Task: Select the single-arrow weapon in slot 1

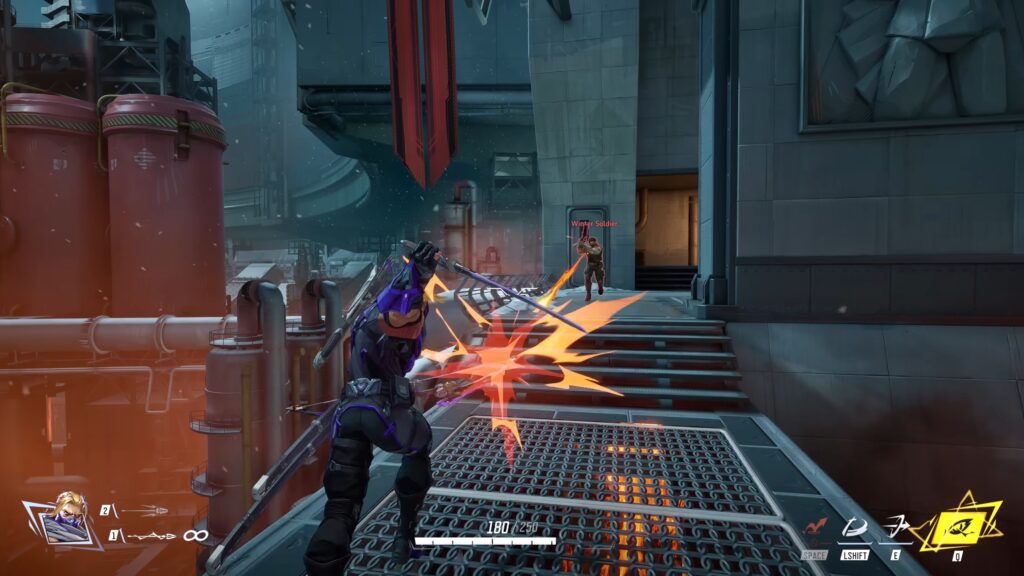Action: [152, 536]
